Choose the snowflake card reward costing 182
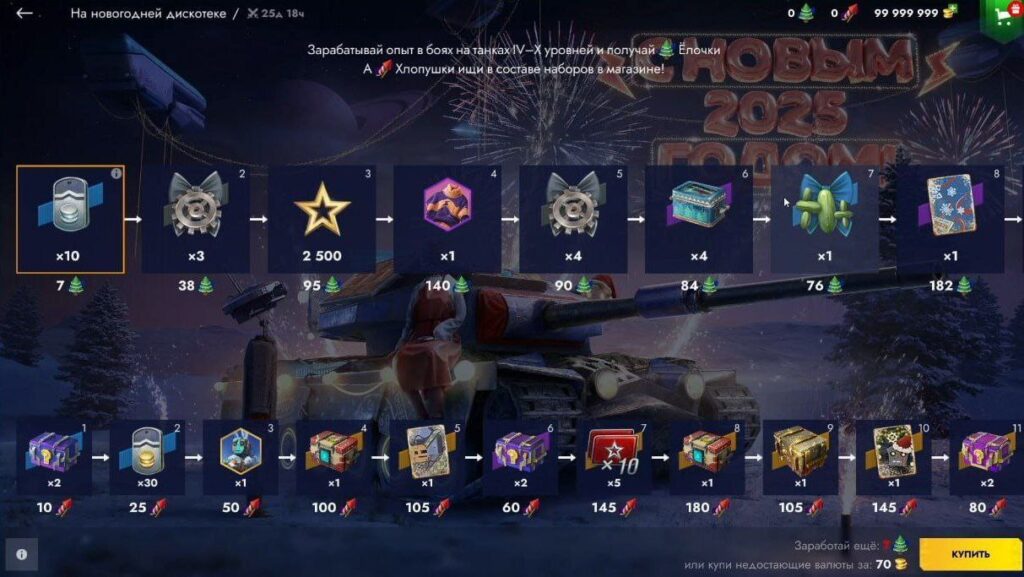The width and height of the screenshot is (1024, 577). point(950,219)
